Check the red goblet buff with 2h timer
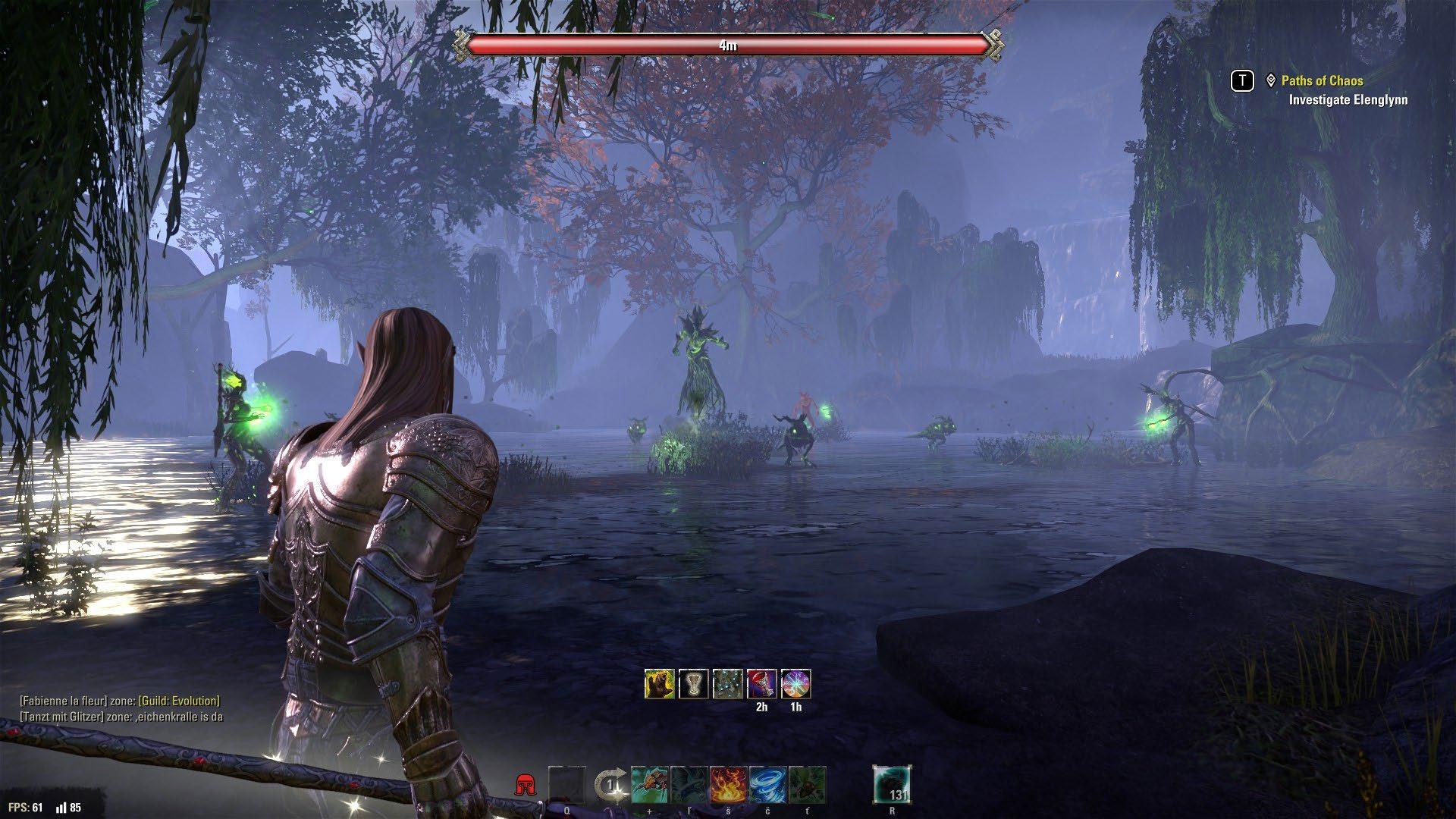1456x819 pixels. 761,684
